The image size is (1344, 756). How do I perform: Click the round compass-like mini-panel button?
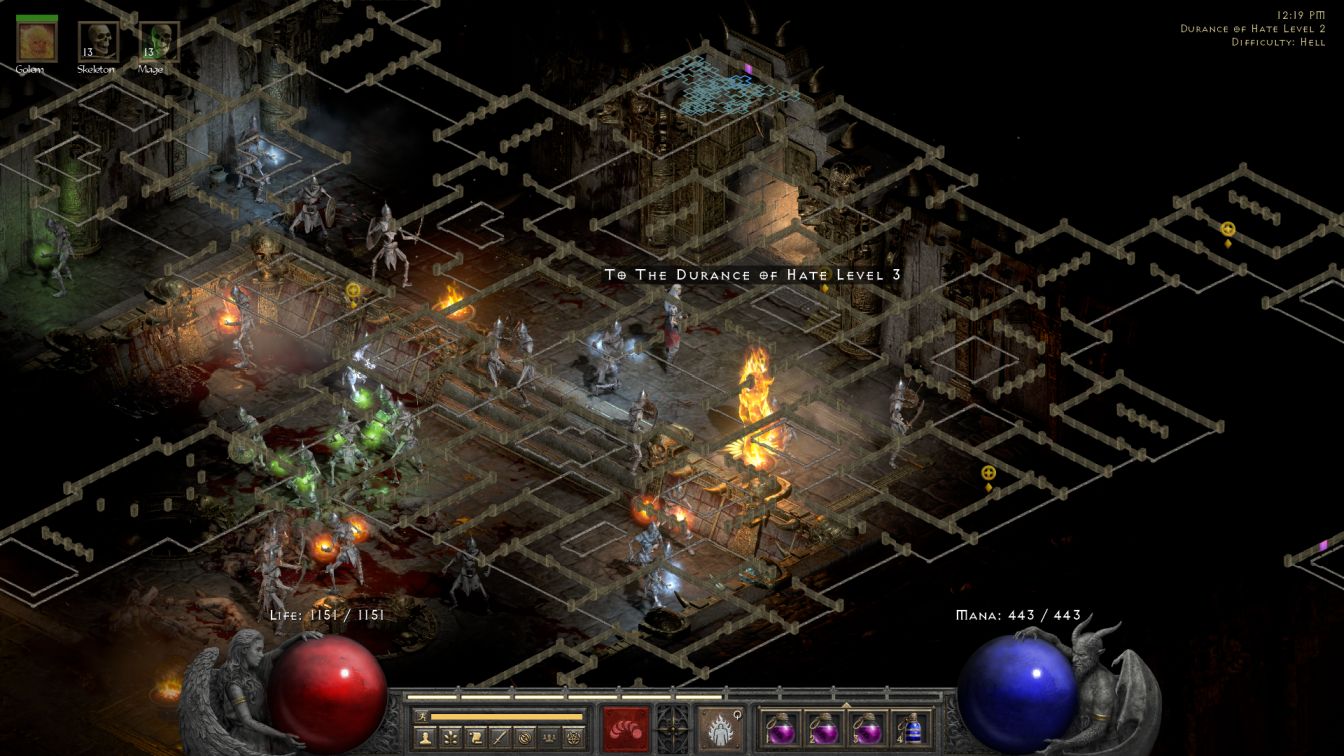pos(525,737)
